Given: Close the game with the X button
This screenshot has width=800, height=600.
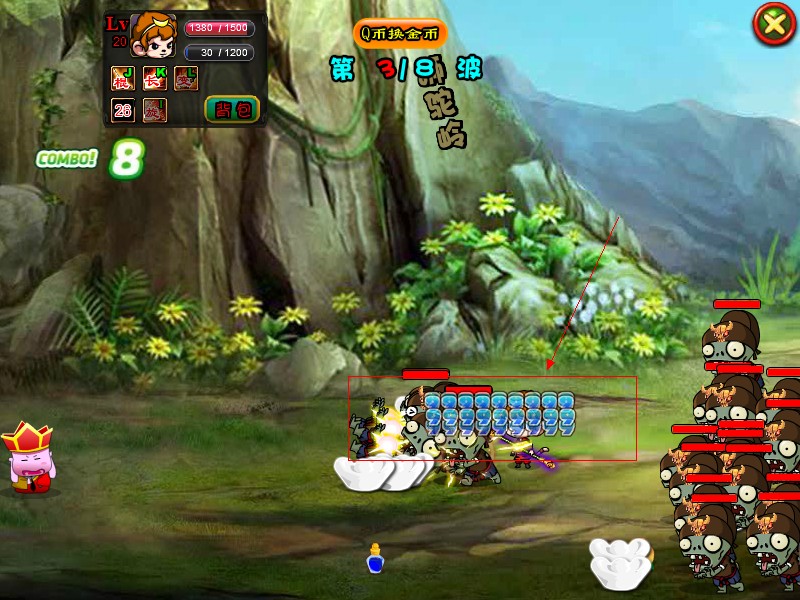Looking at the screenshot, I should 774,23.
